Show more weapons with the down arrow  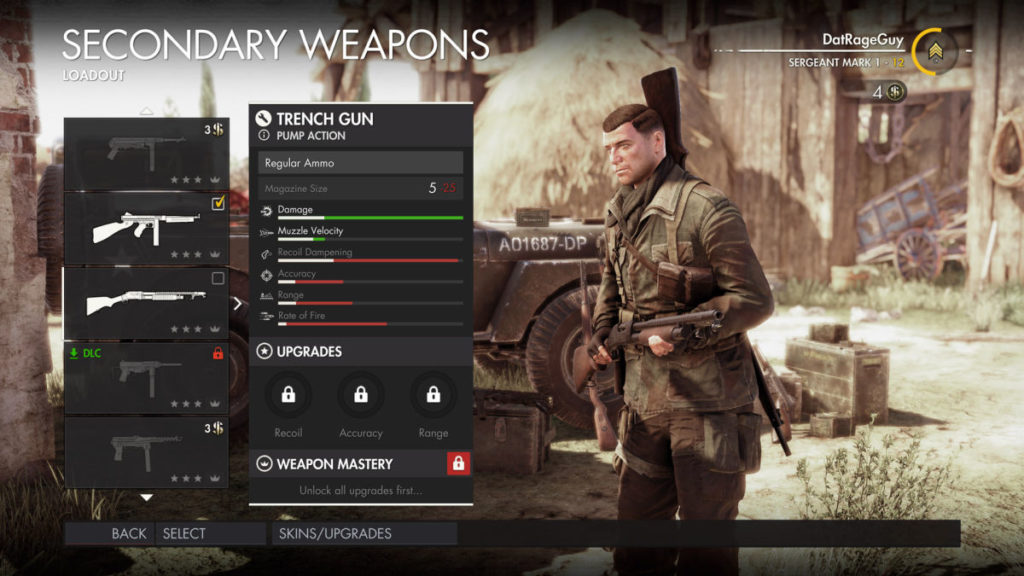(146, 497)
